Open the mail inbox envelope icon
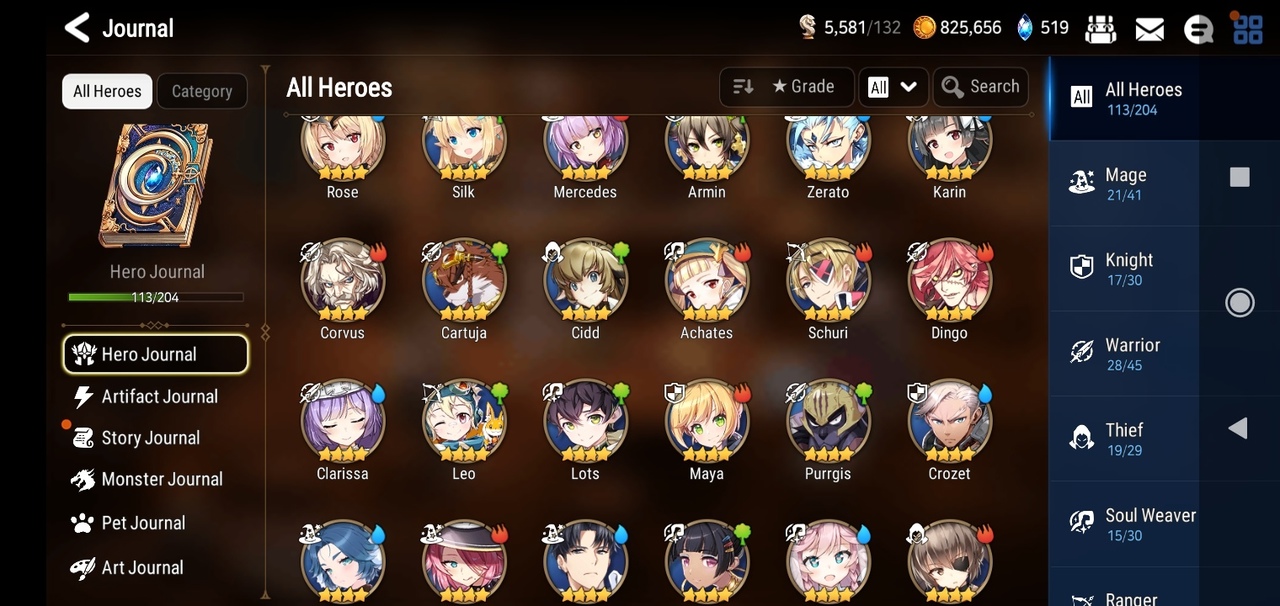Screen dimensions: 1280x606 (x=1150, y=29)
